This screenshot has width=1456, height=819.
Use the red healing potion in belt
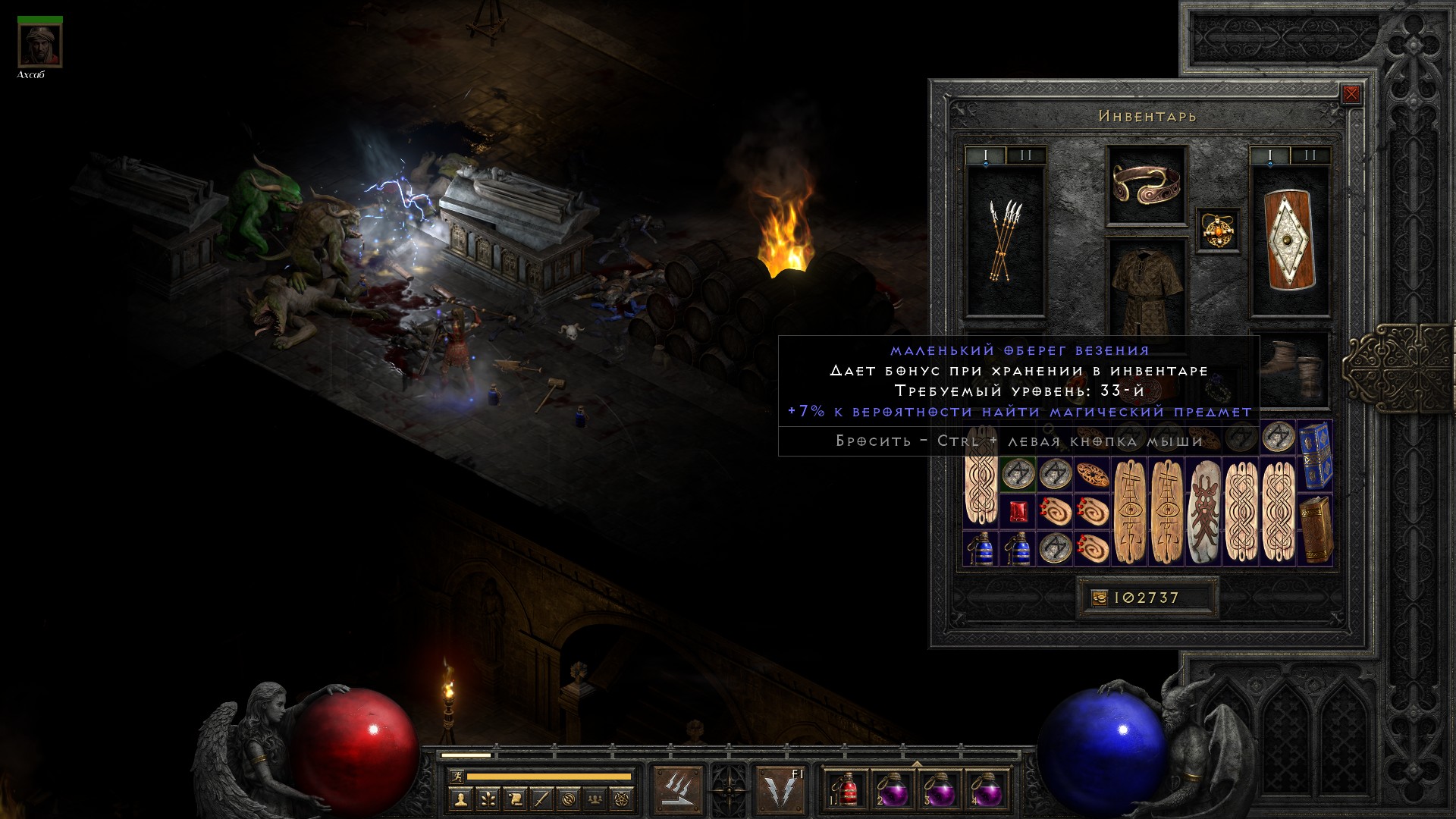tap(846, 790)
